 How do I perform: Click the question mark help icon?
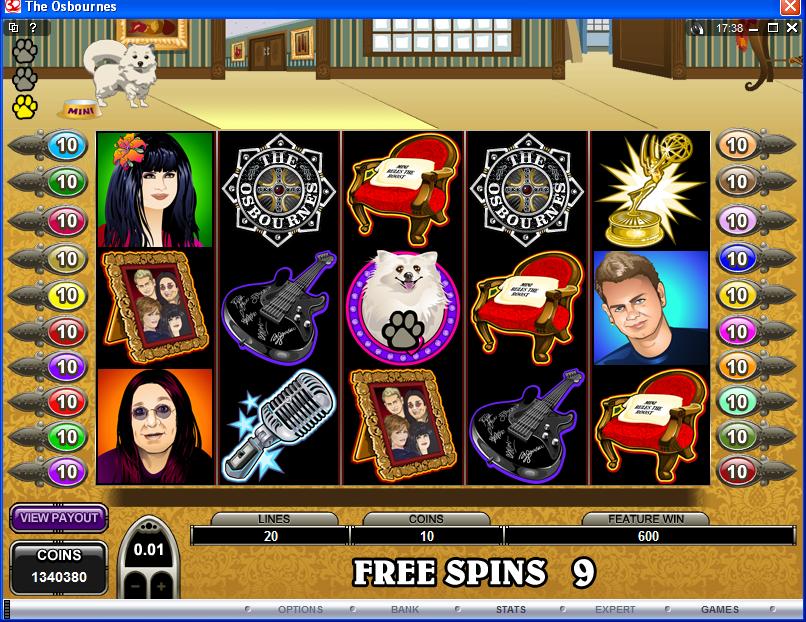33,28
